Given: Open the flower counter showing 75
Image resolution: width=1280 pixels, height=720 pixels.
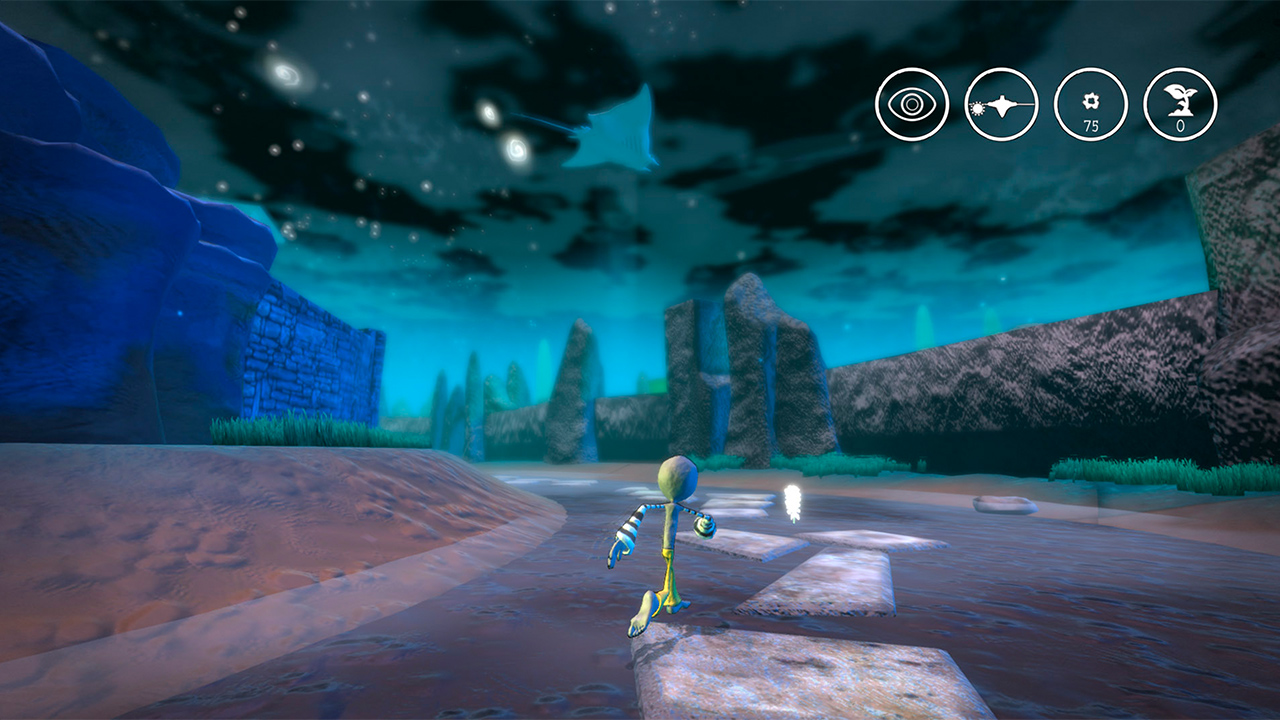Looking at the screenshot, I should 1090,103.
